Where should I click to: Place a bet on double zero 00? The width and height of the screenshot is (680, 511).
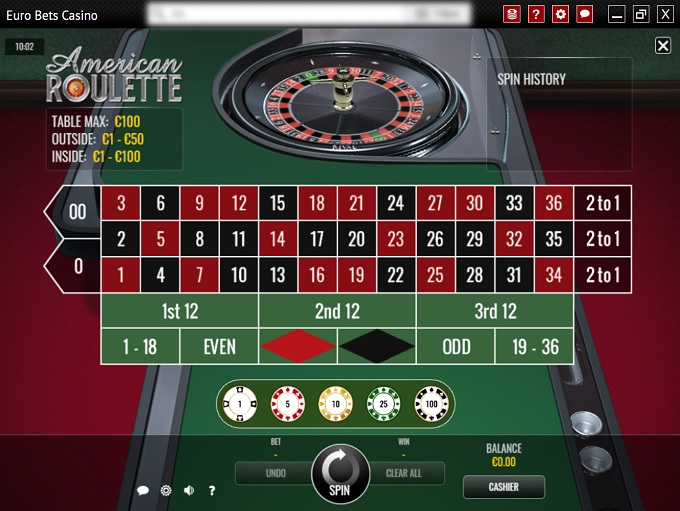74,212
